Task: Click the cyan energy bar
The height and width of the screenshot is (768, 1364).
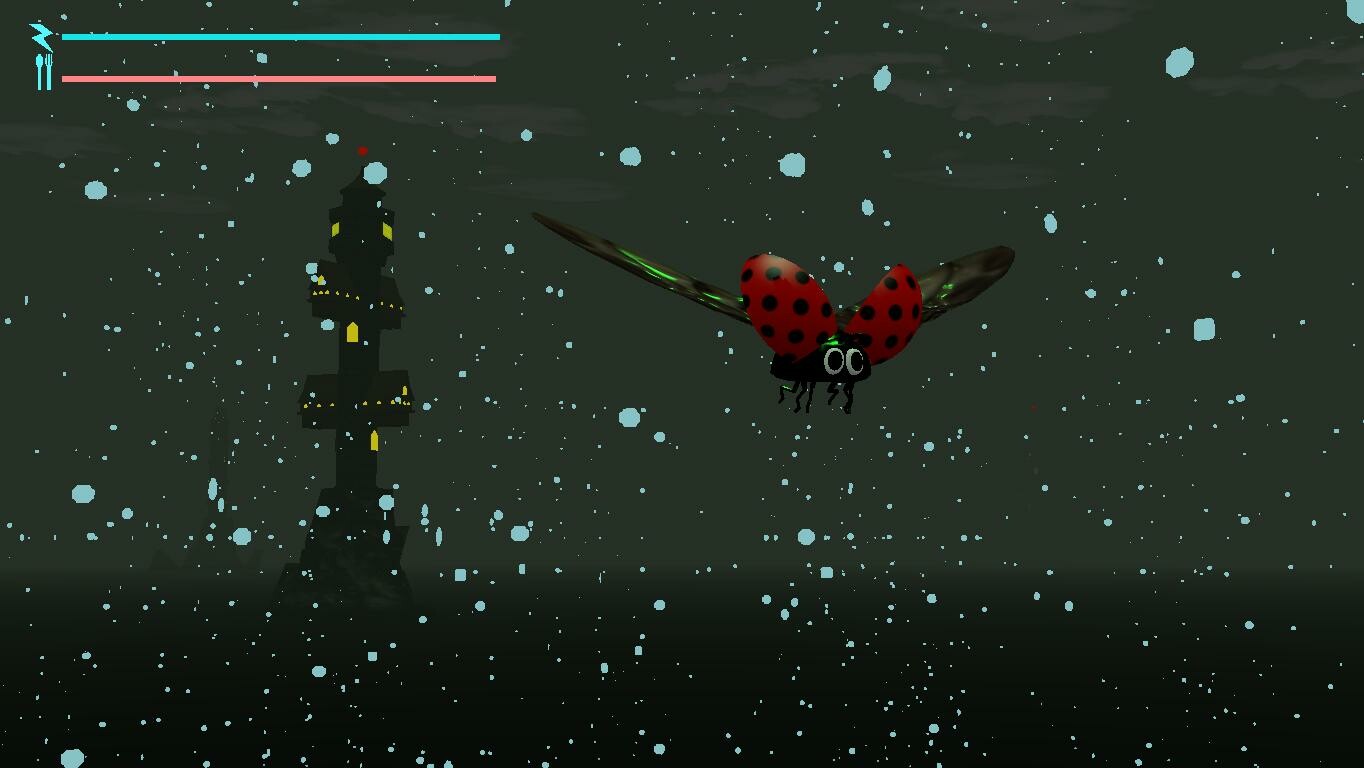Action: pos(280,36)
